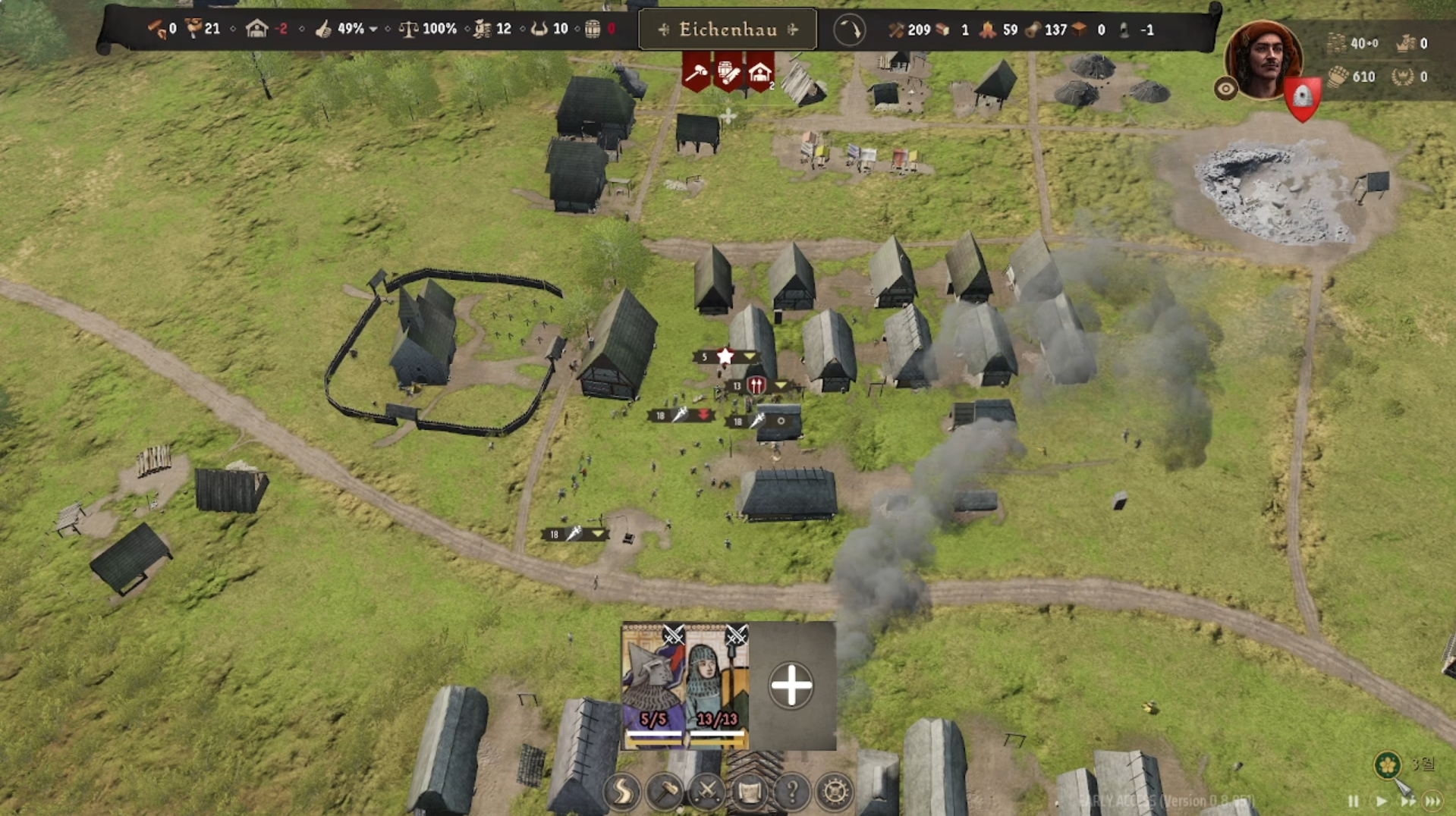Set game speed to normal play
The height and width of the screenshot is (816, 1456).
tap(1381, 801)
